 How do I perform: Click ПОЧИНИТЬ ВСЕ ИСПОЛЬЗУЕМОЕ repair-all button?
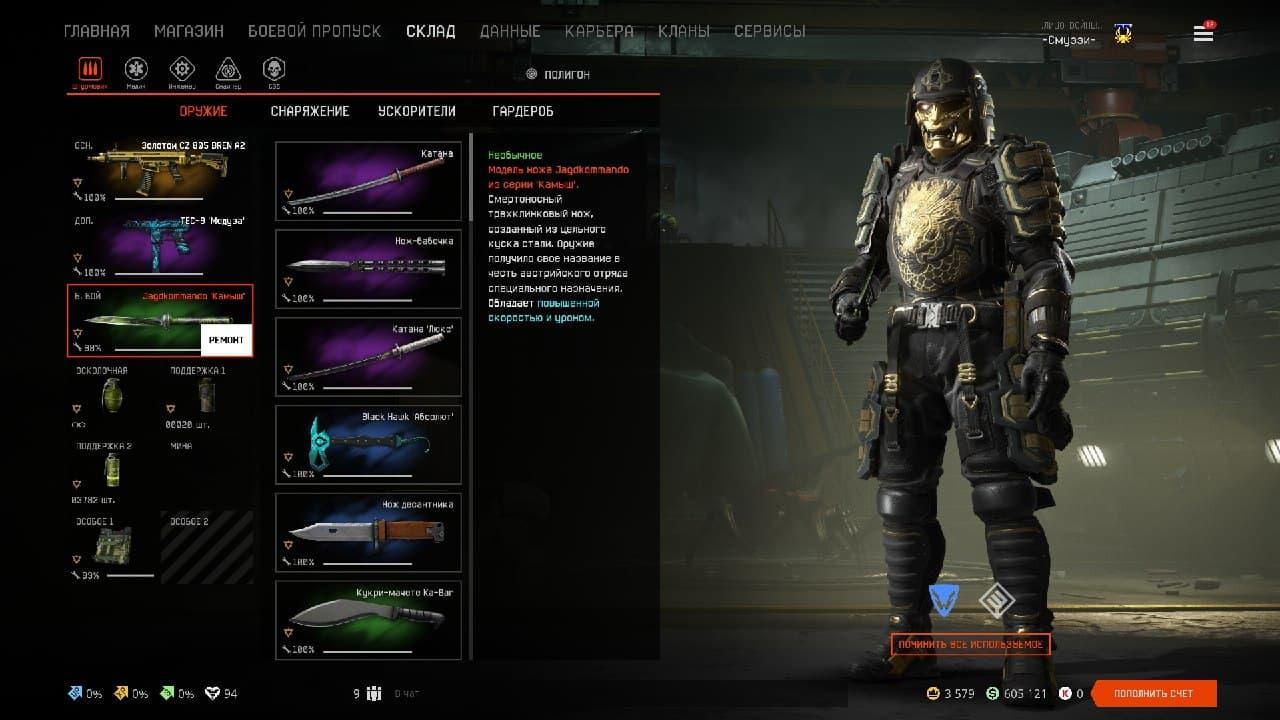click(x=970, y=644)
